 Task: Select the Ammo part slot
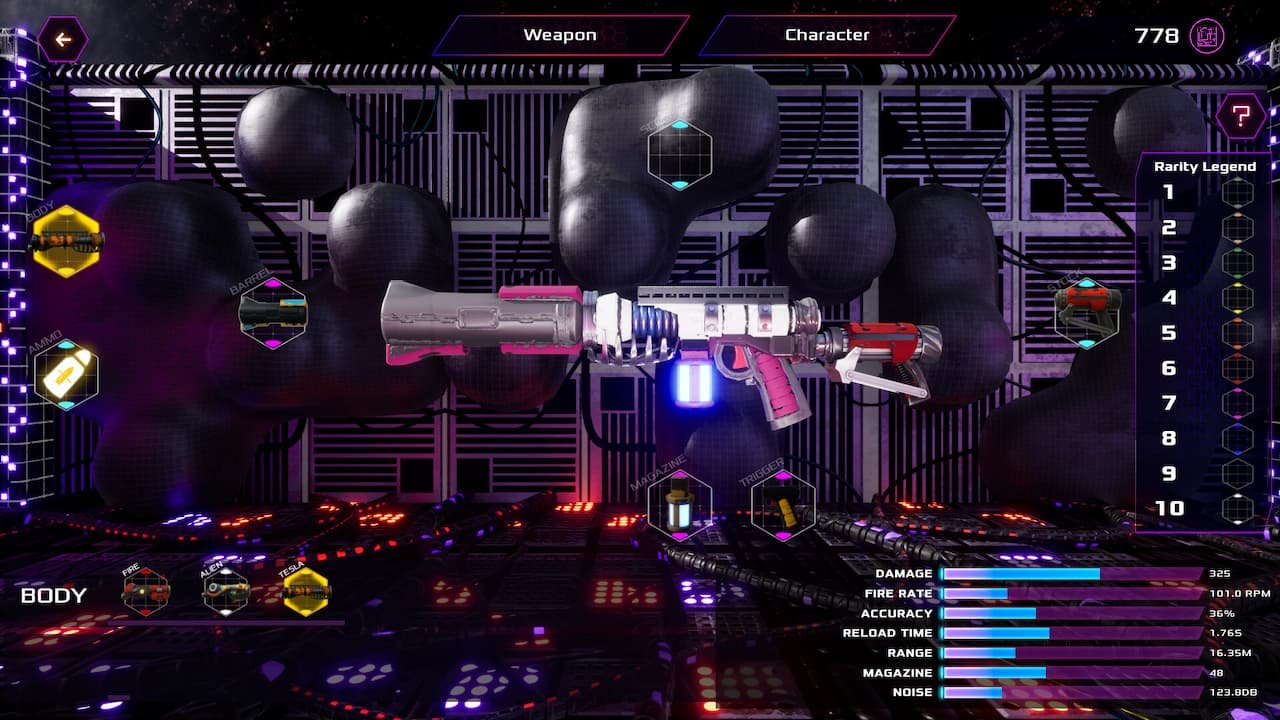click(66, 374)
